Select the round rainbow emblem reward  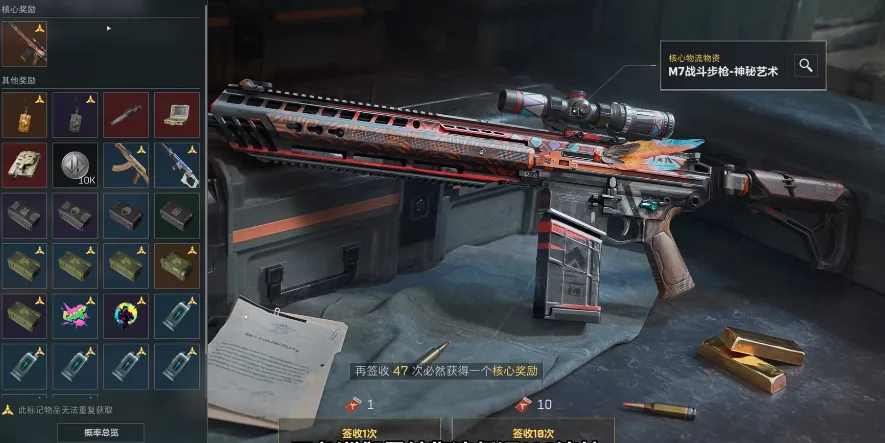pos(126,316)
